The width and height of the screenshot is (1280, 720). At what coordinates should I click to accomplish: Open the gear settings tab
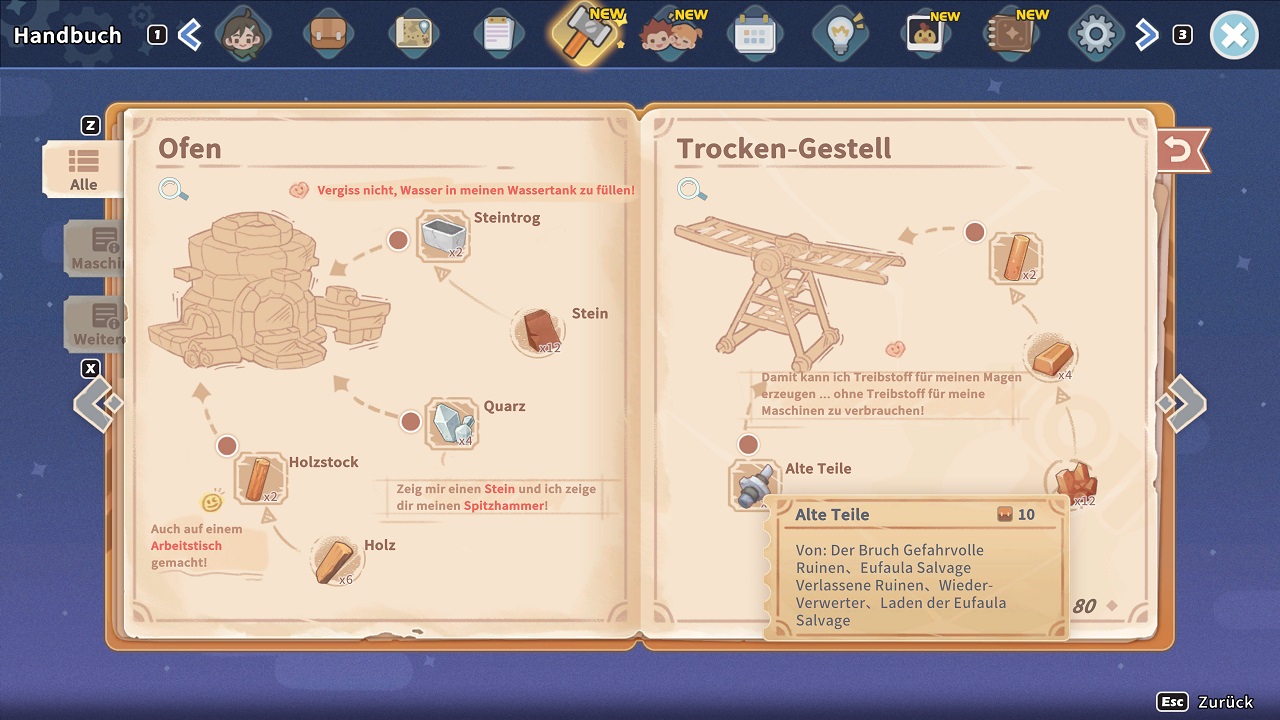click(x=1095, y=35)
